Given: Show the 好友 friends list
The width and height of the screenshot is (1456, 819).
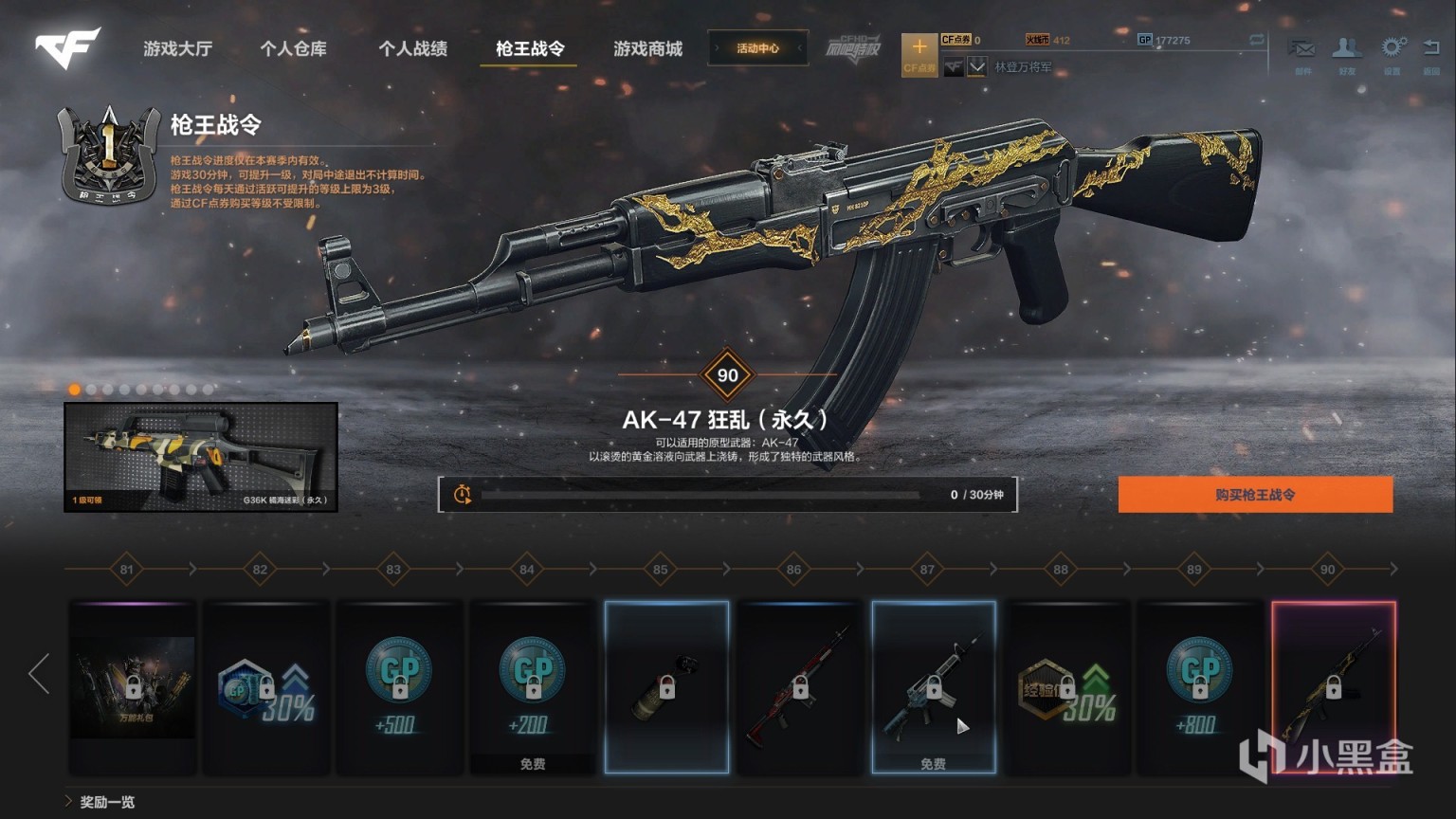Looking at the screenshot, I should (1347, 53).
